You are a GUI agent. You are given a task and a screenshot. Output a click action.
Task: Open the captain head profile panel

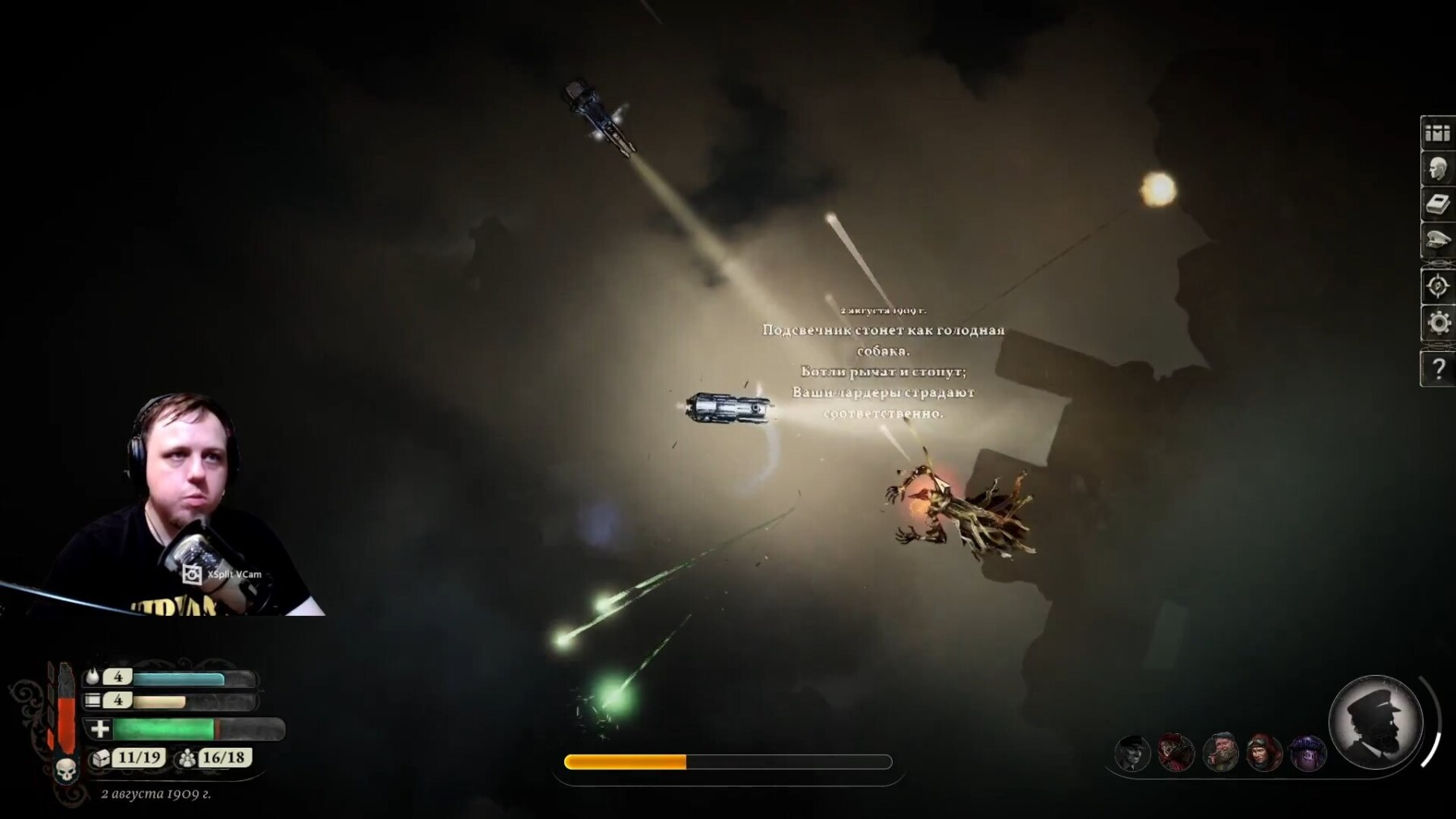(1437, 170)
